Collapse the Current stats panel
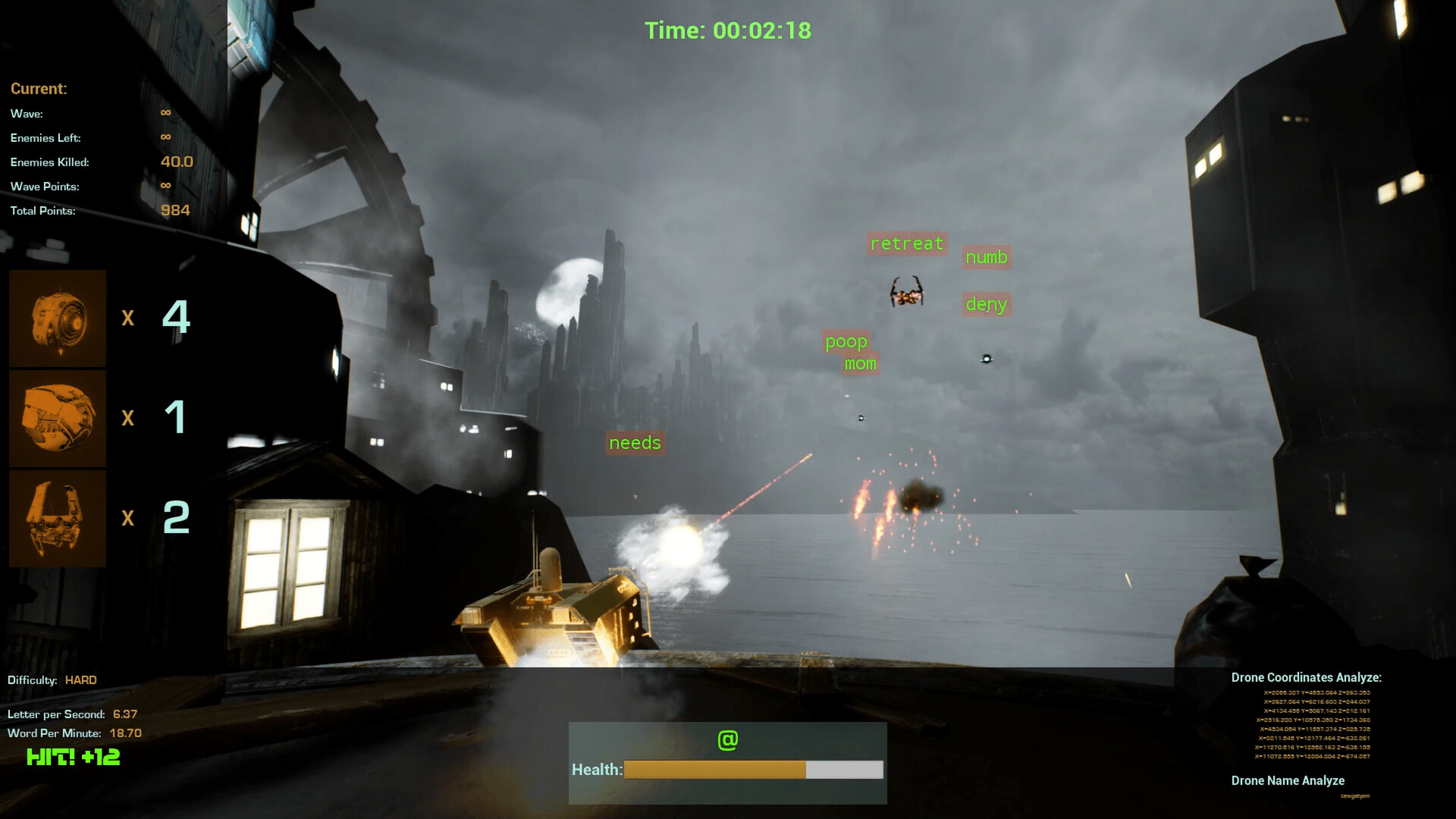Viewport: 1456px width, 819px height. [x=39, y=89]
